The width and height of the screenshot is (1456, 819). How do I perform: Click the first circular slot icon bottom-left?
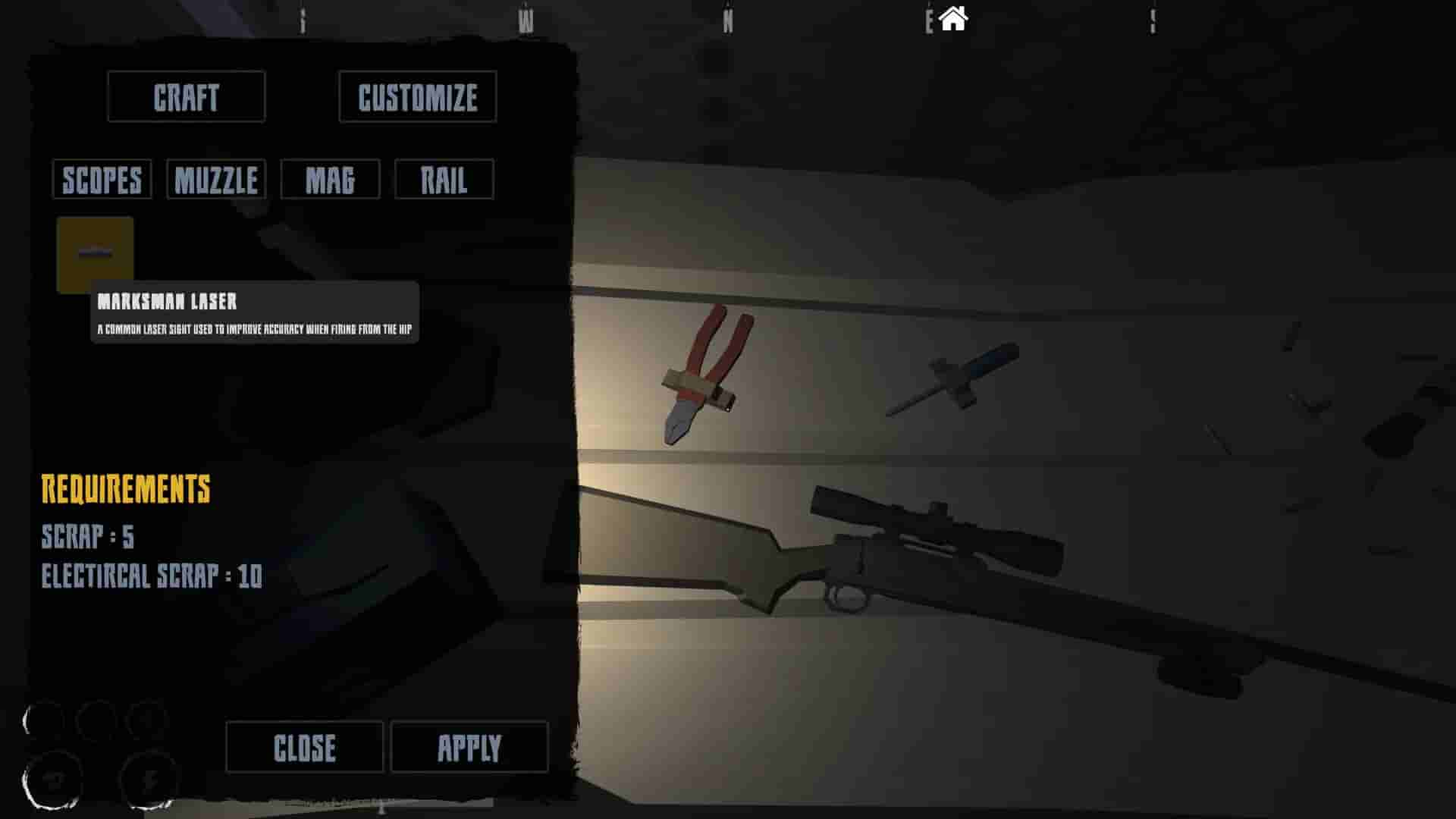tap(42, 717)
